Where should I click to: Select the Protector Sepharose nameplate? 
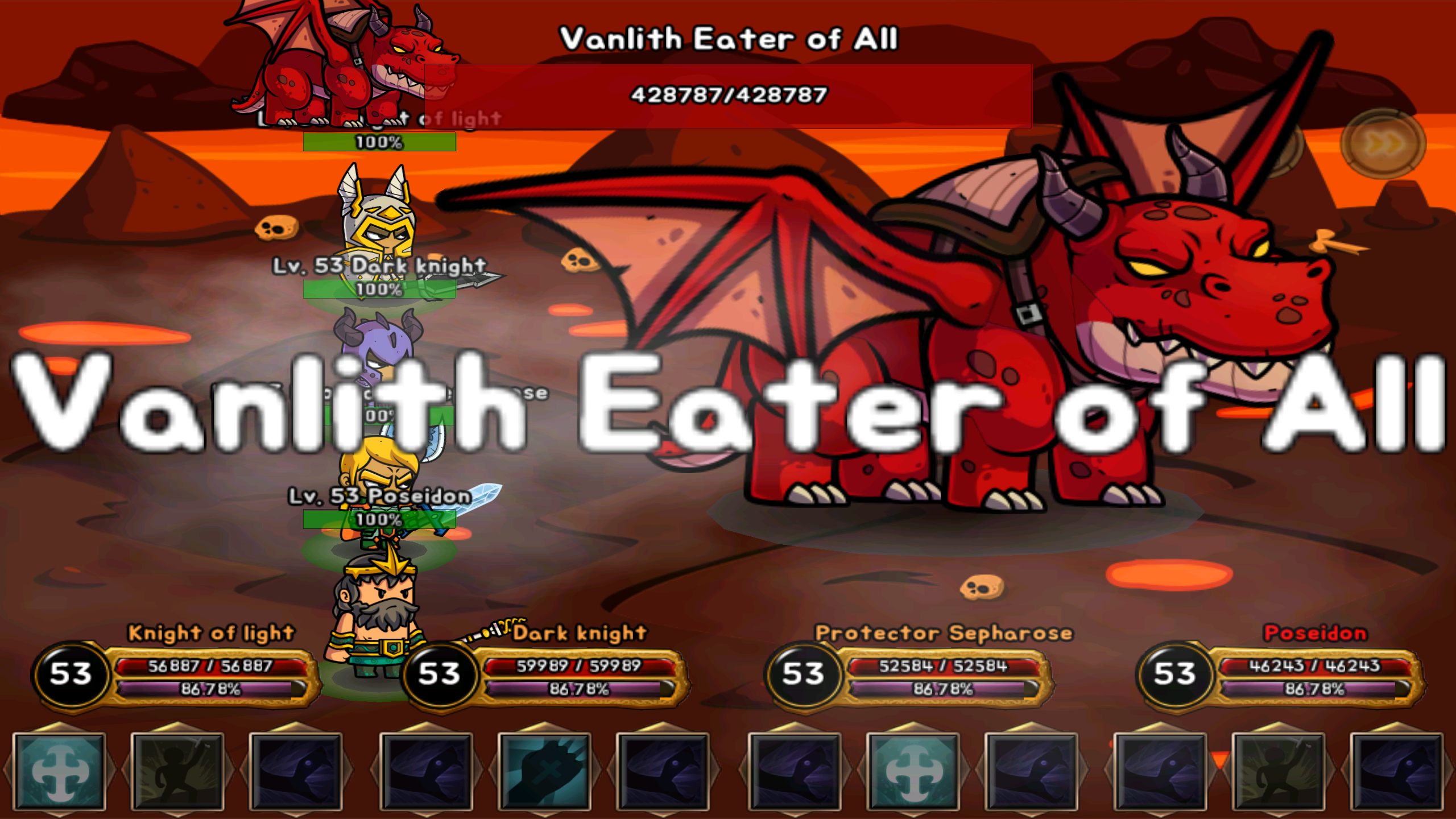tap(944, 633)
